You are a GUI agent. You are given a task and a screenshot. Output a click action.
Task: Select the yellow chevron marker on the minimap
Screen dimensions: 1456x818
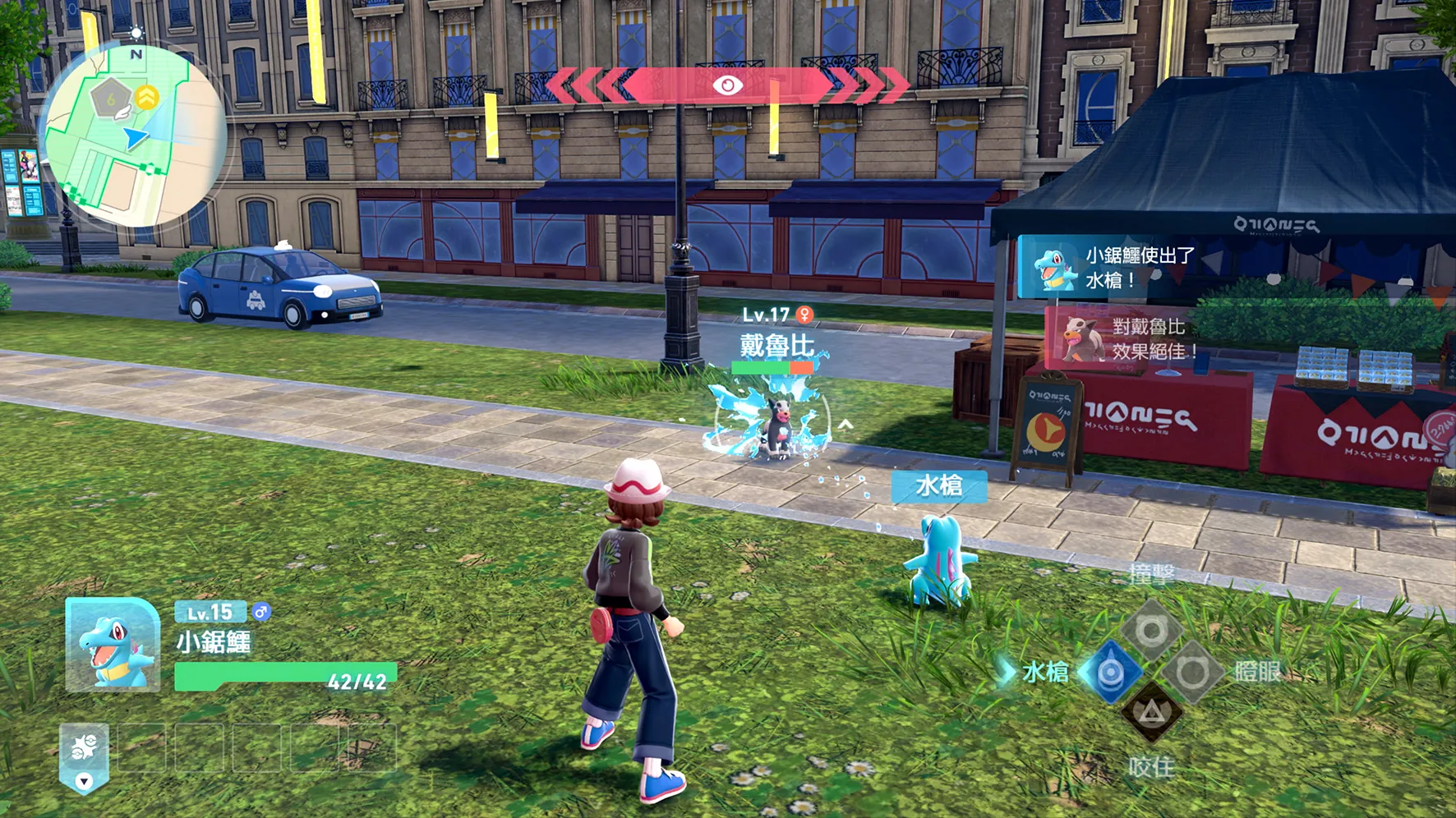[x=147, y=97]
